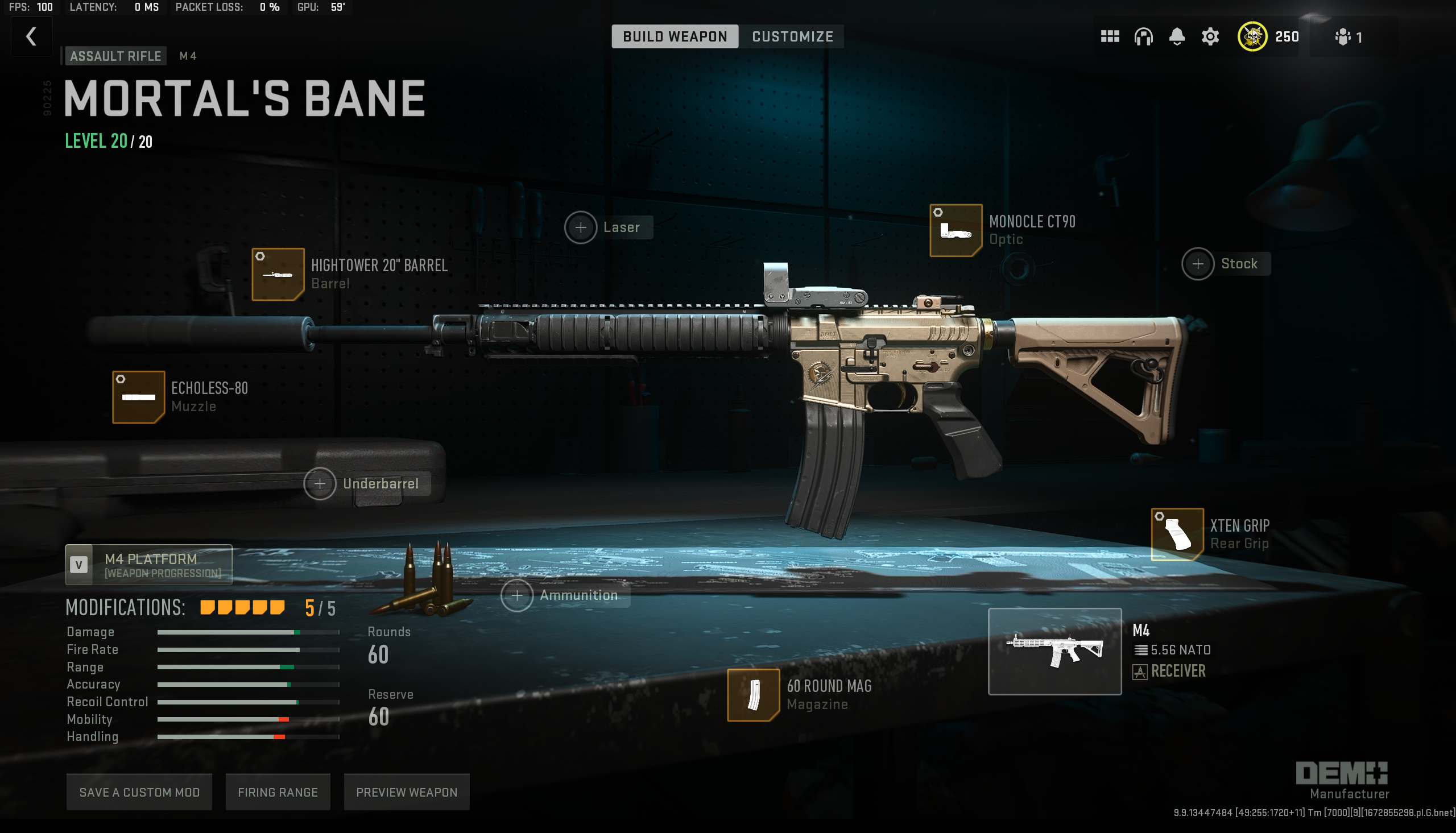Add an Underbarrel attachment
The width and height of the screenshot is (1456, 833).
(x=320, y=483)
